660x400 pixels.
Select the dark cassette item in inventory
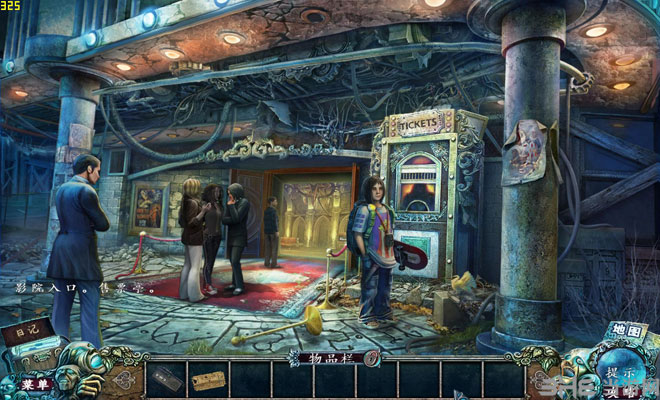166,380
